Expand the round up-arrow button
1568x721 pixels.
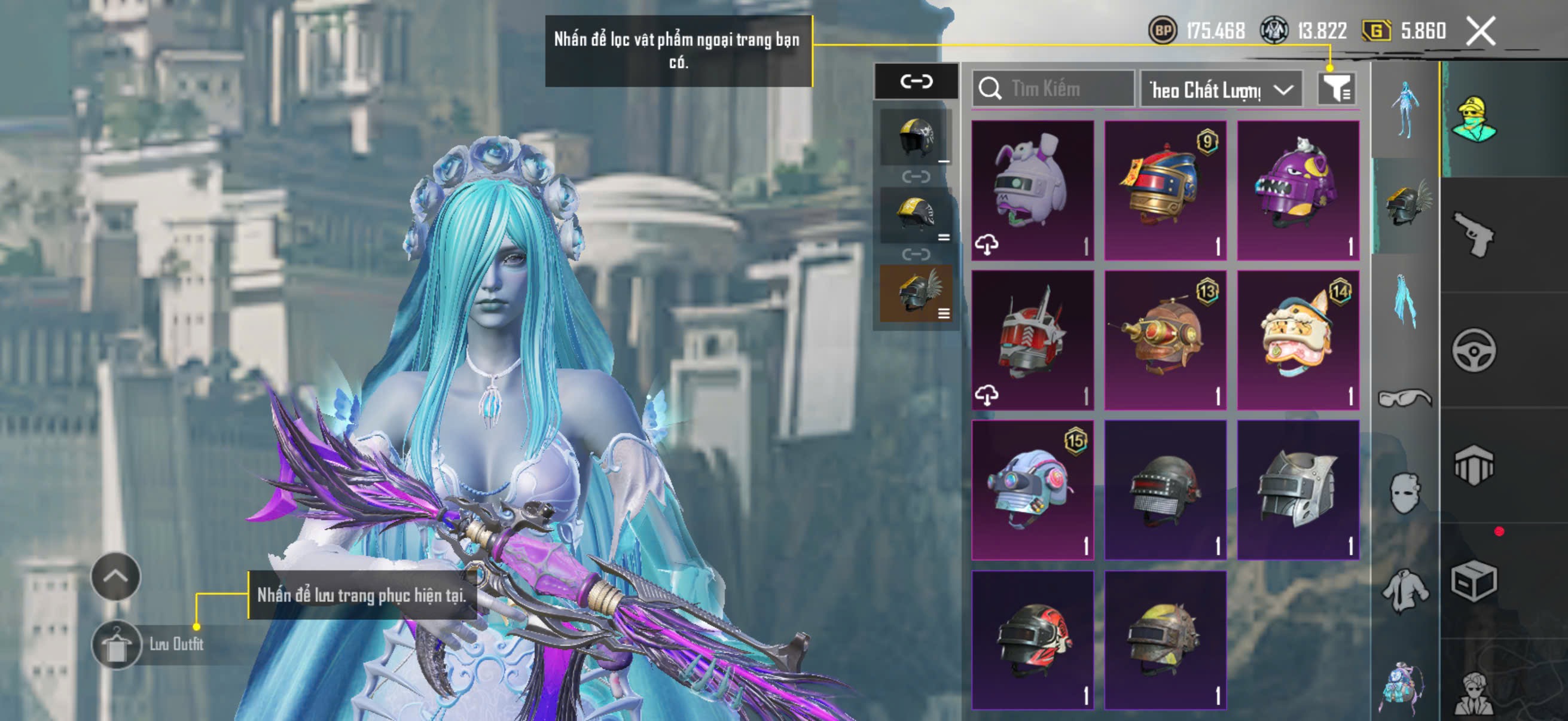(115, 576)
